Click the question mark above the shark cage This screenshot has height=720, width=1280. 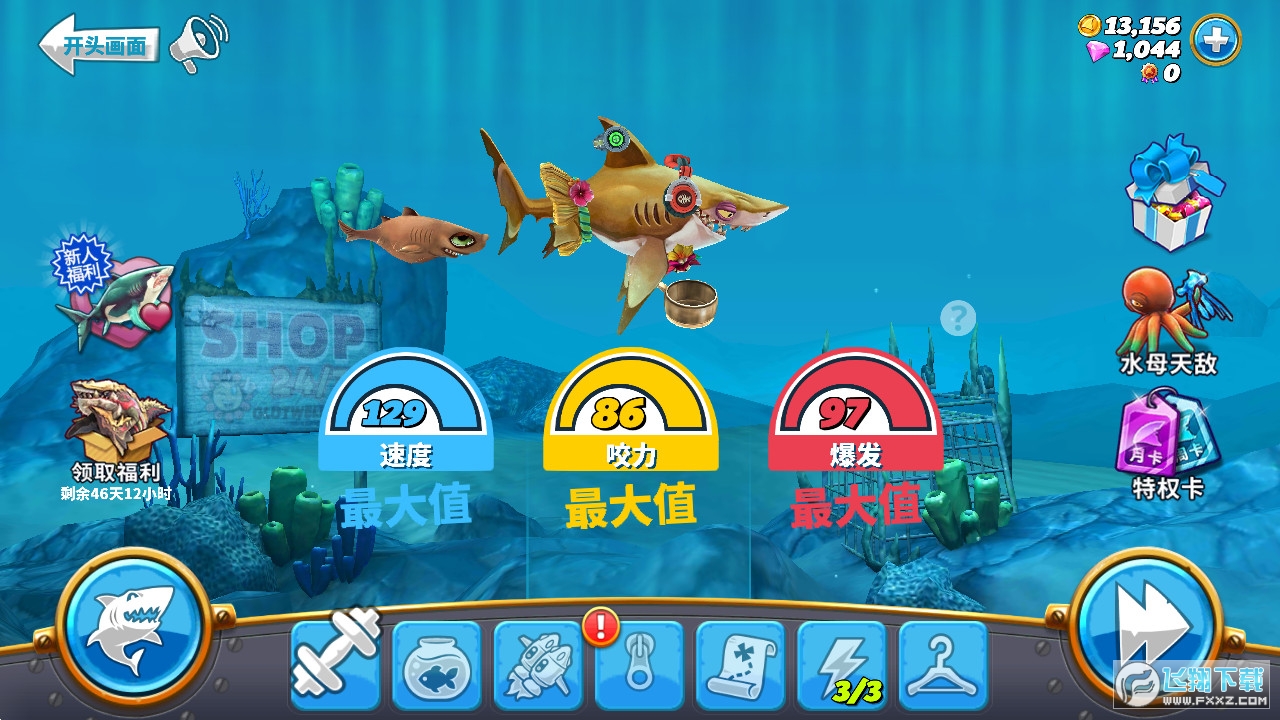pos(957,318)
